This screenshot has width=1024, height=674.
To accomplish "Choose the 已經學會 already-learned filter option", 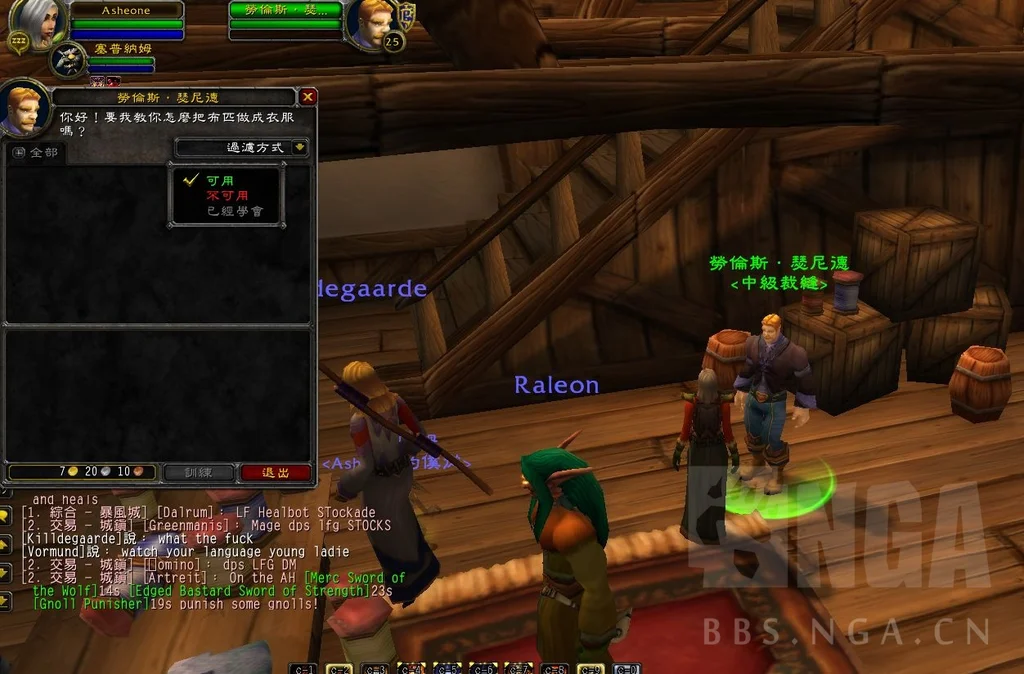I will 234,211.
